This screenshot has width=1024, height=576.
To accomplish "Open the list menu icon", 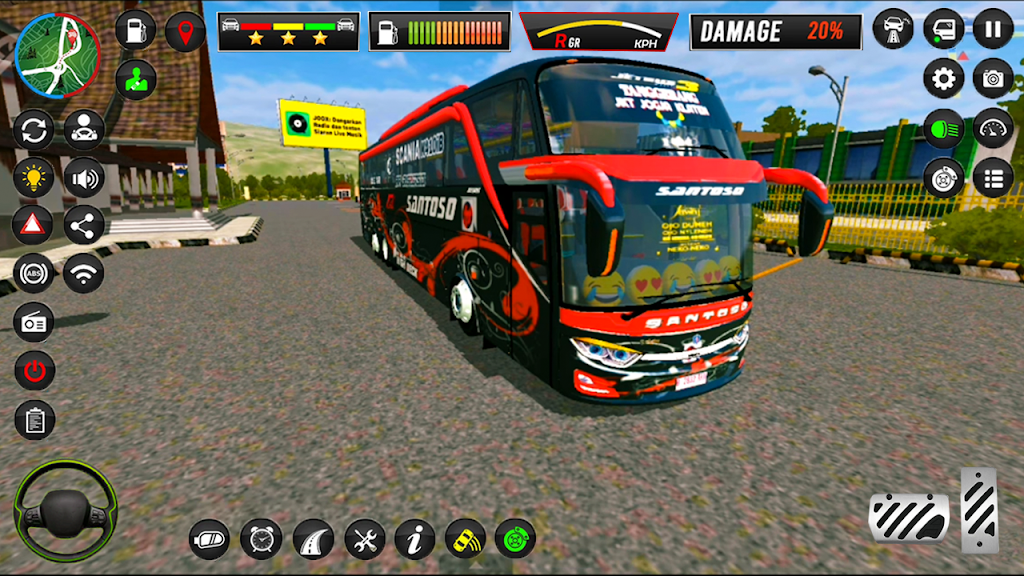I will [x=993, y=178].
